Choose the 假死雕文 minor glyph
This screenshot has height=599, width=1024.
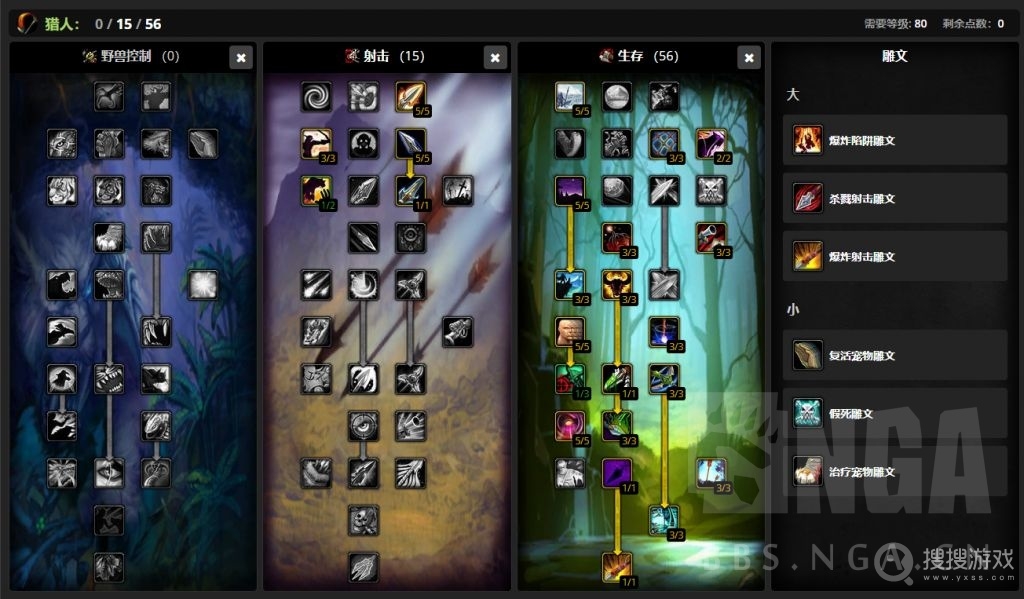pos(895,413)
